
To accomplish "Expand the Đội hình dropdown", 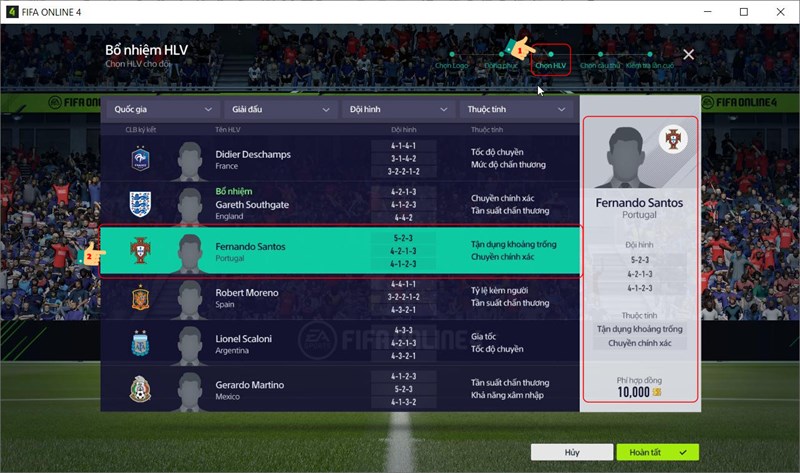I will click(398, 109).
